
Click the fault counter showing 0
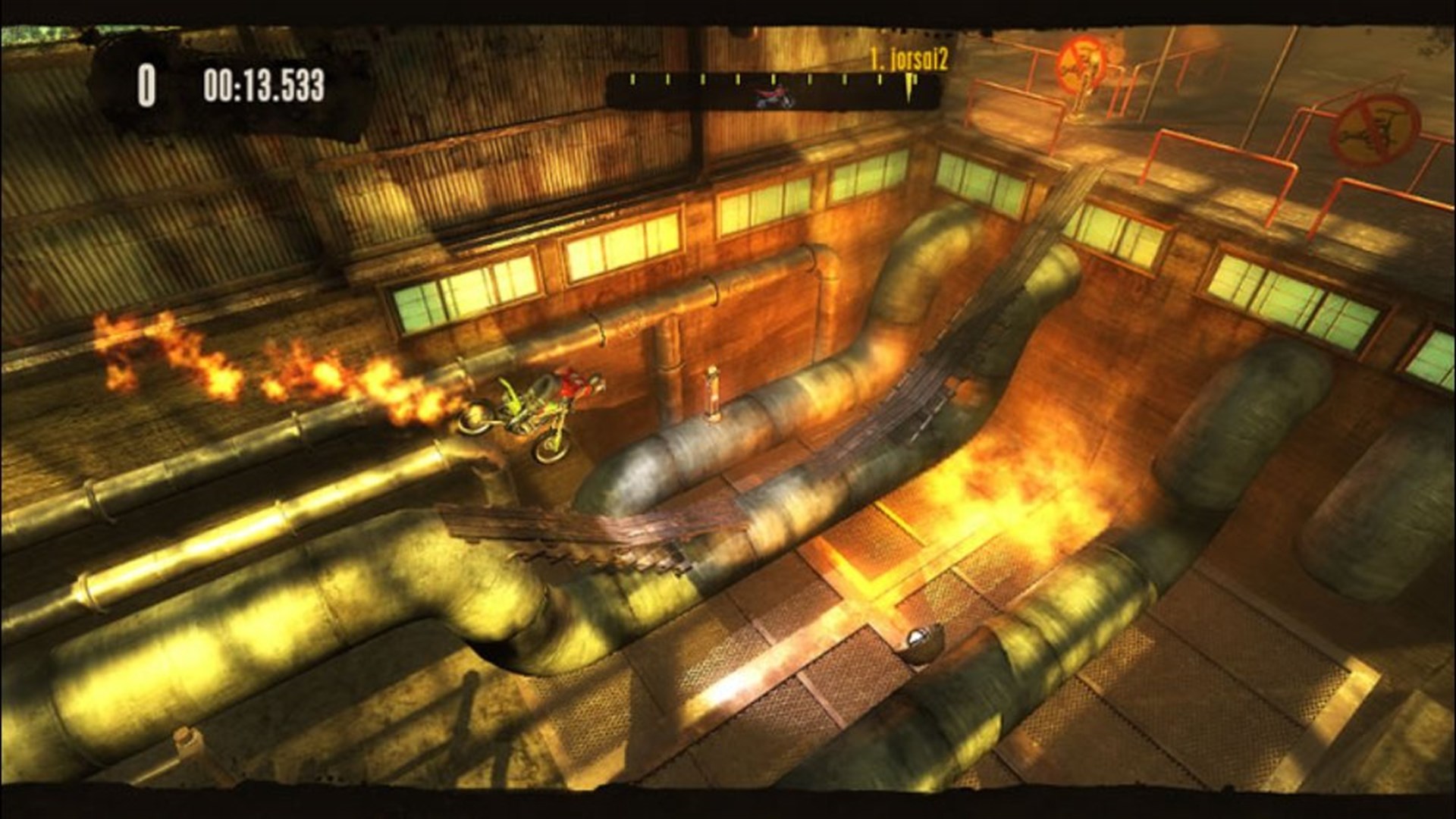(146, 85)
